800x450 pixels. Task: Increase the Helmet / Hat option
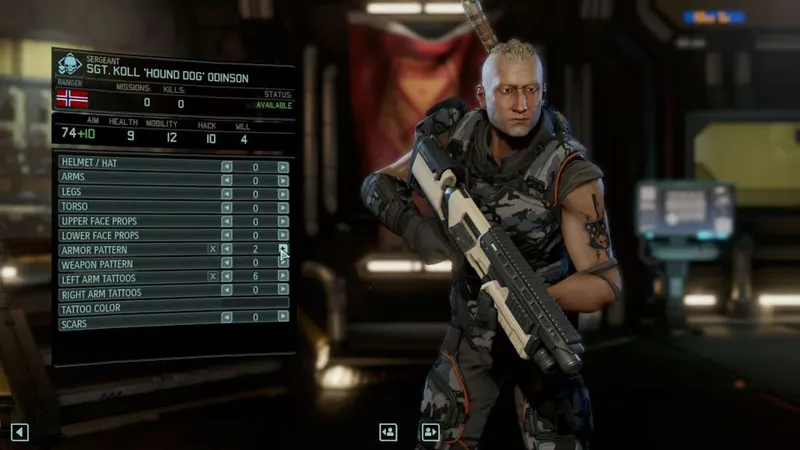pyautogui.click(x=283, y=167)
